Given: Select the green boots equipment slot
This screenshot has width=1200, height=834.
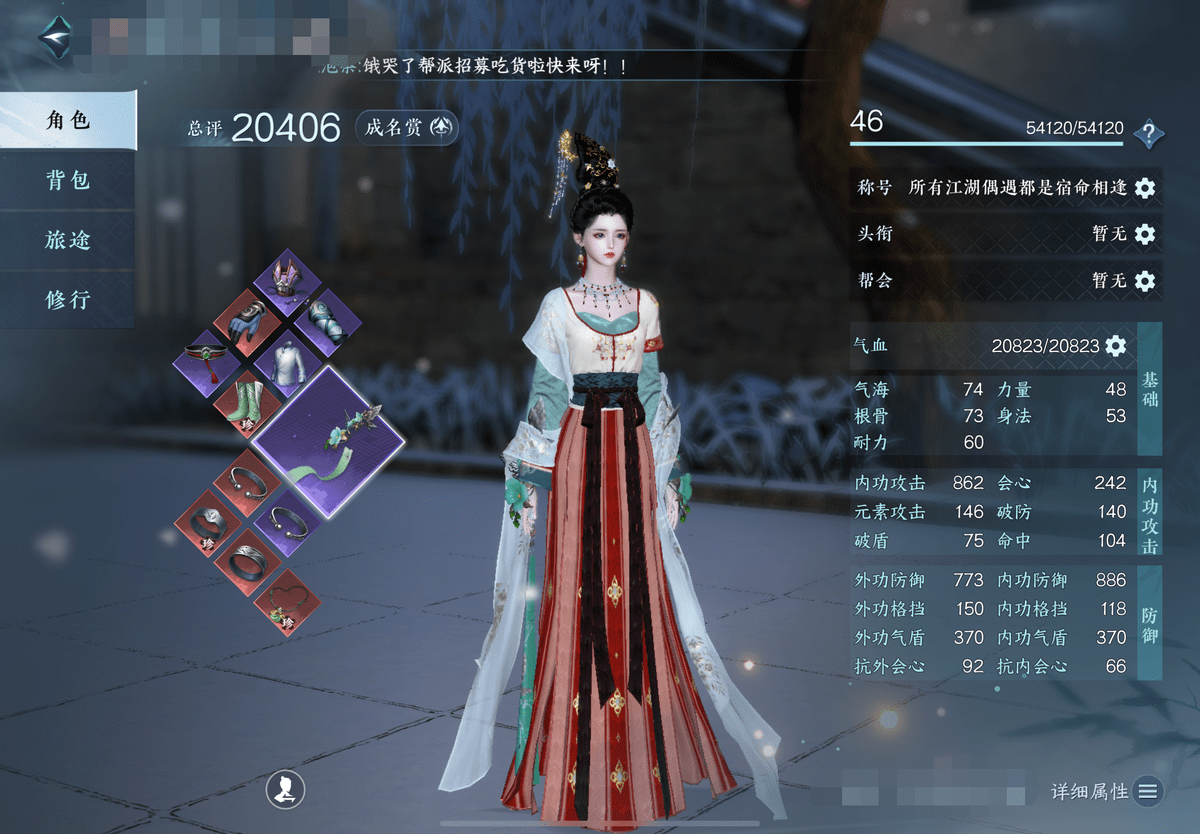Looking at the screenshot, I should pyautogui.click(x=248, y=400).
